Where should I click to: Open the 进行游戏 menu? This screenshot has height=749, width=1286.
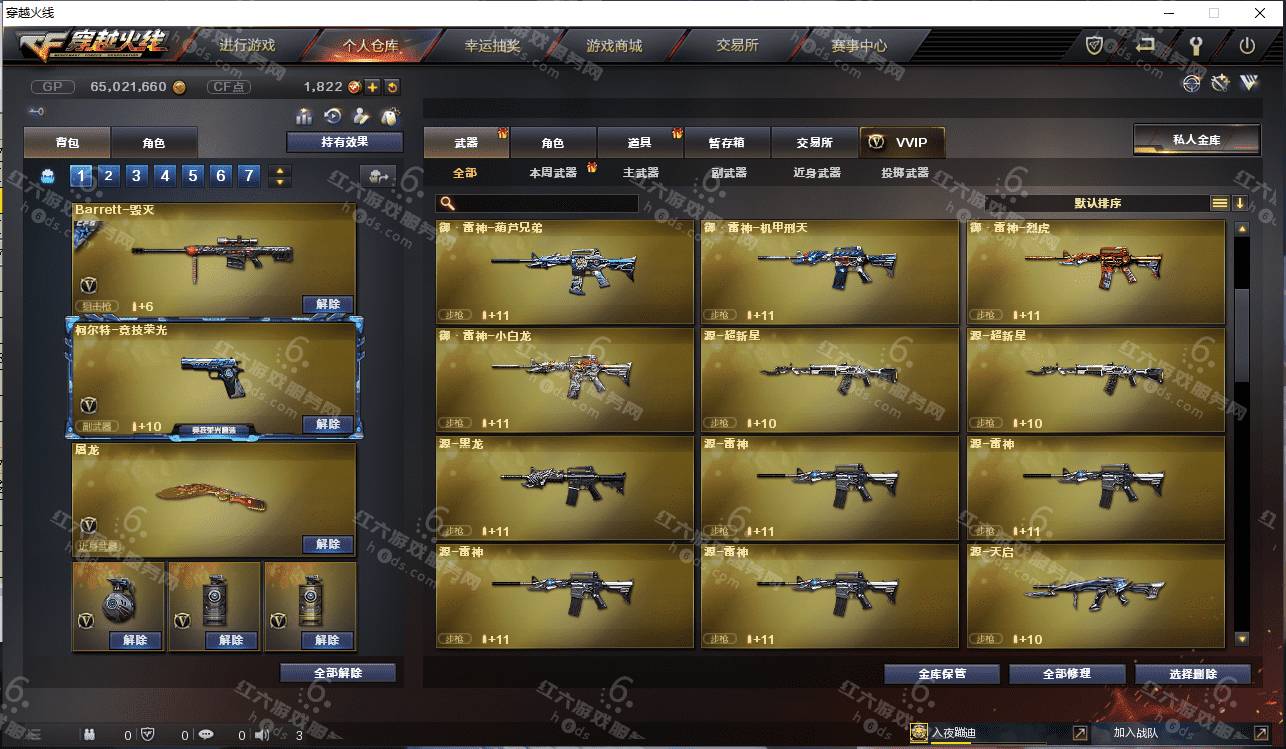click(246, 46)
